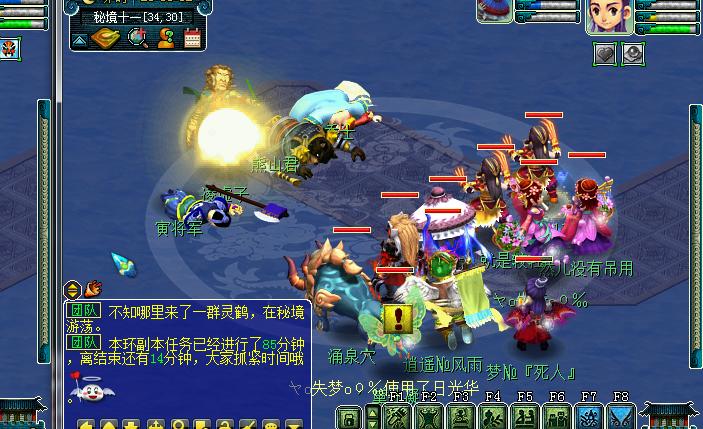Click the magnifier search map icon

tap(138, 39)
